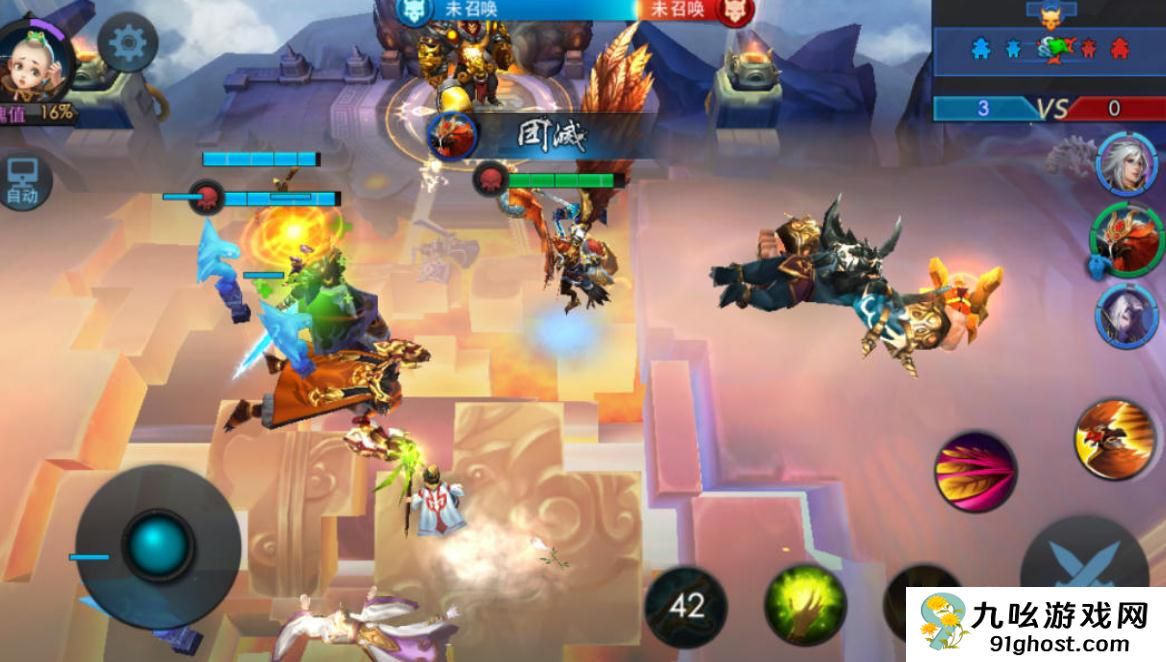Image resolution: width=1166 pixels, height=662 pixels.
Task: Select the white-haired hero portrait
Action: [x=1123, y=162]
